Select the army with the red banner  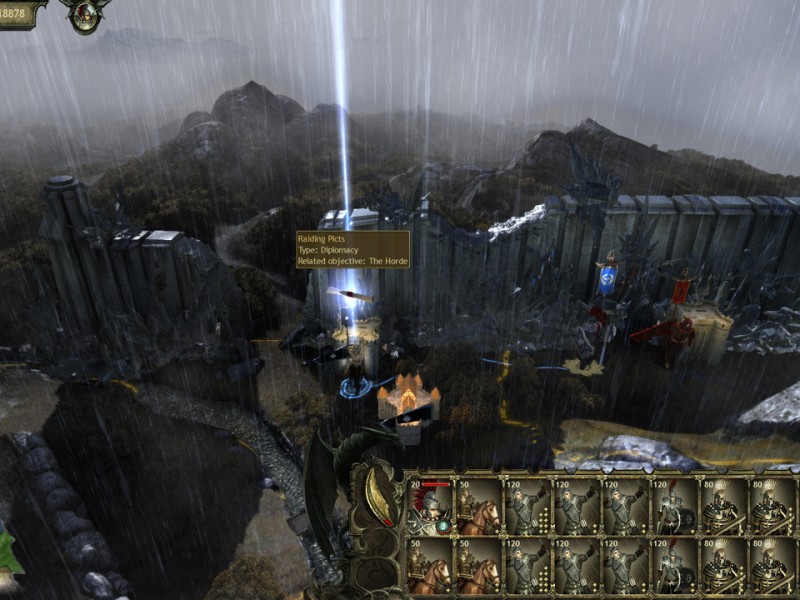click(682, 291)
